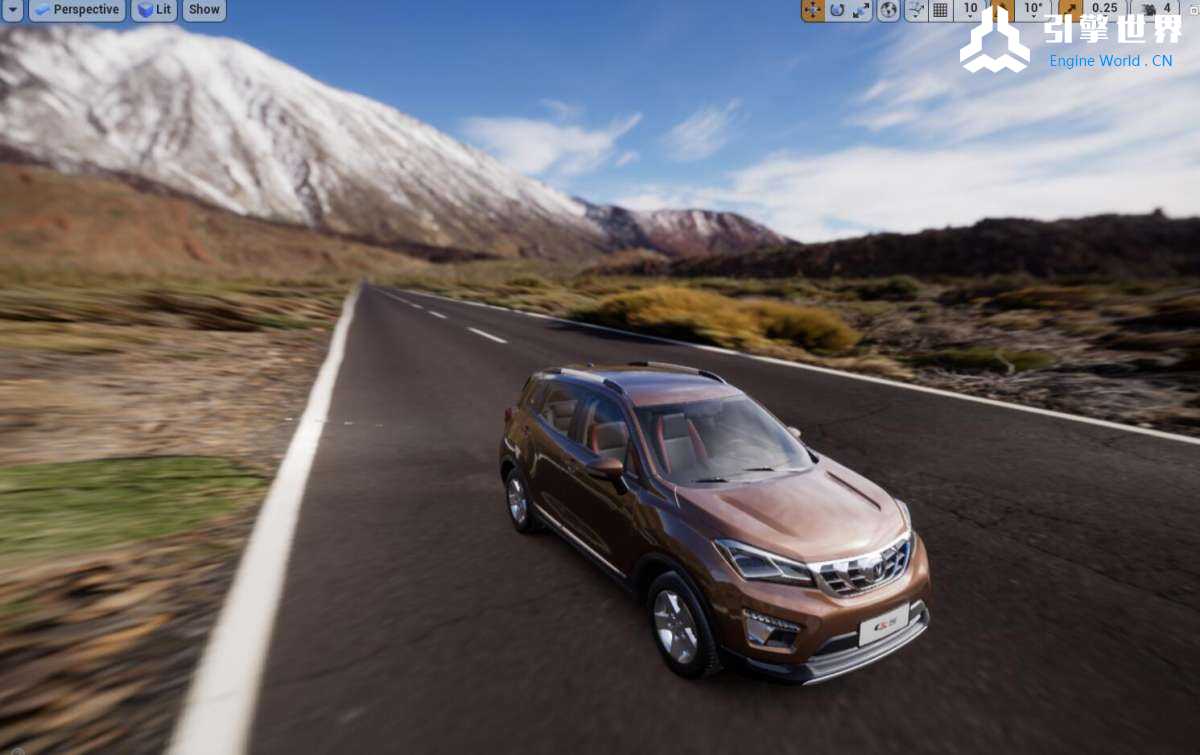Activate the scale gizmo tool
This screenshot has width=1200, height=755.
coord(861,10)
